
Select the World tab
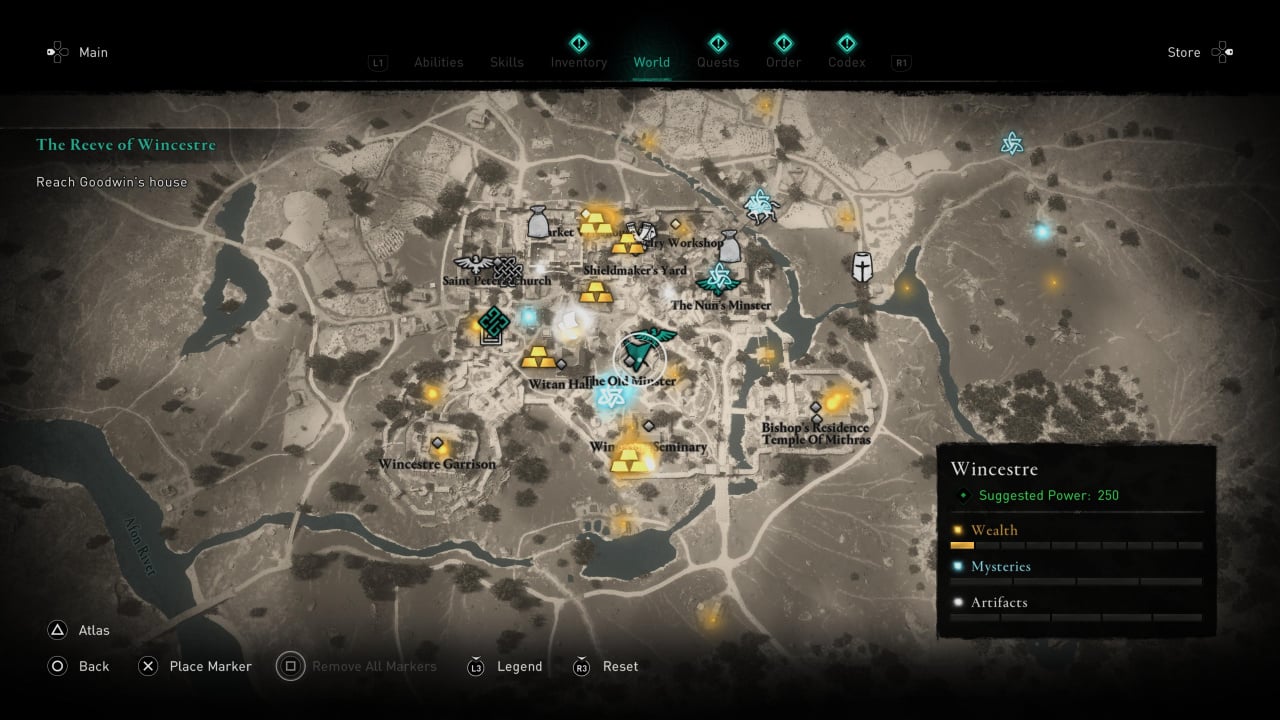tap(651, 62)
